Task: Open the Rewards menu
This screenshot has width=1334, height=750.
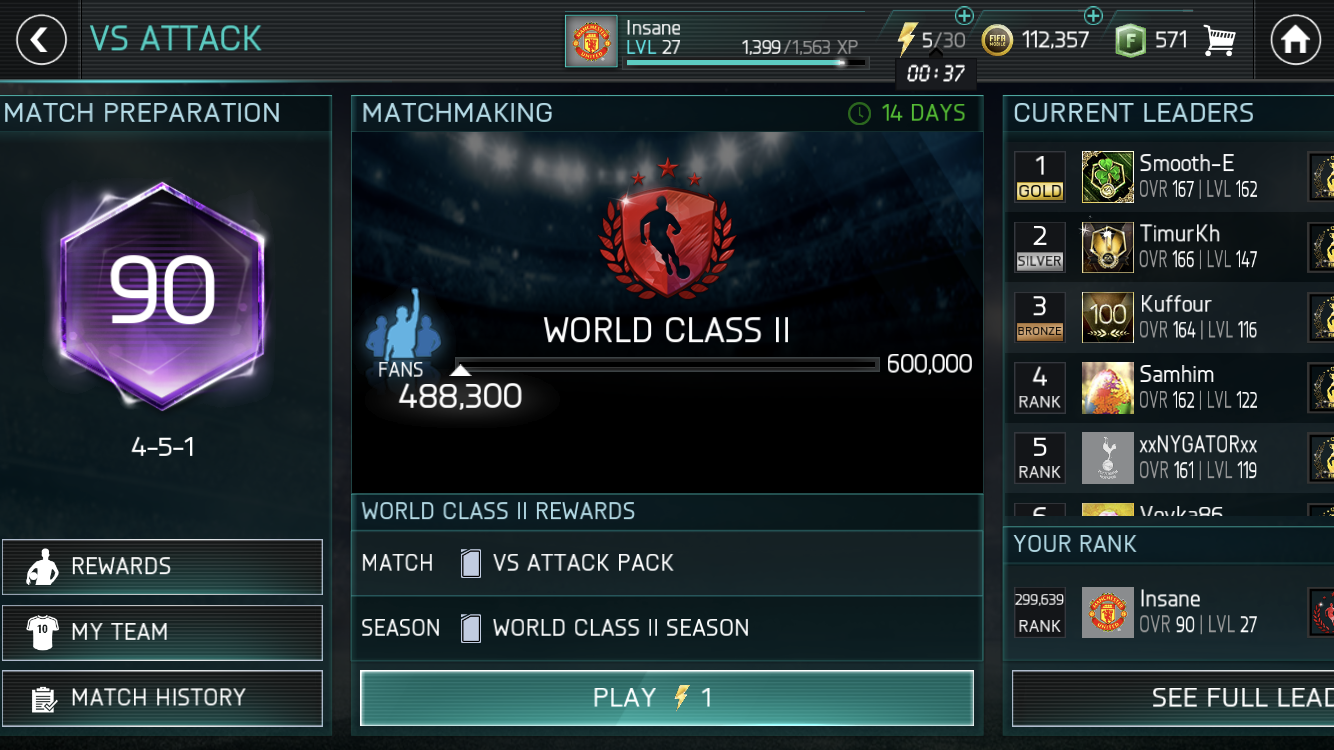Action: point(162,567)
